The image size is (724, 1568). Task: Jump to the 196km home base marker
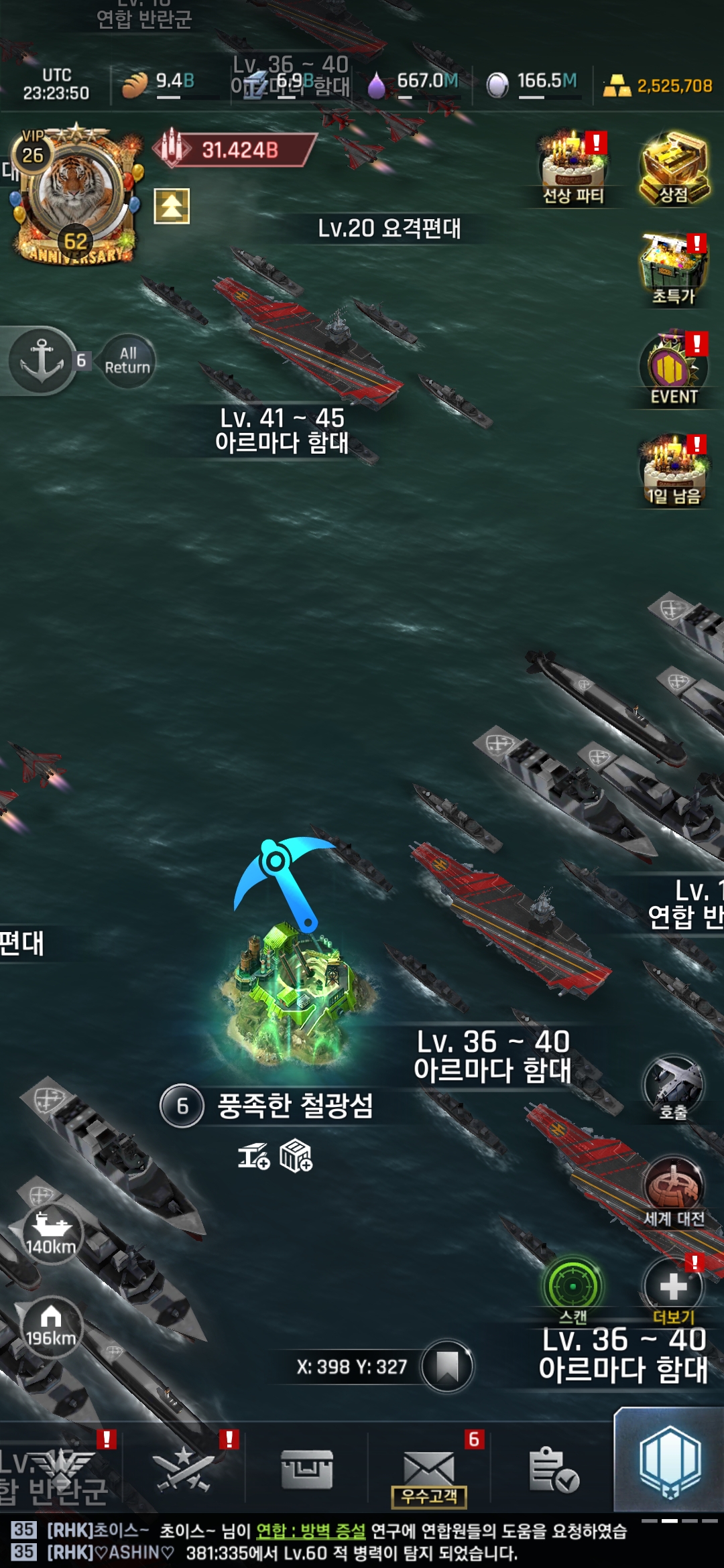(50, 1327)
